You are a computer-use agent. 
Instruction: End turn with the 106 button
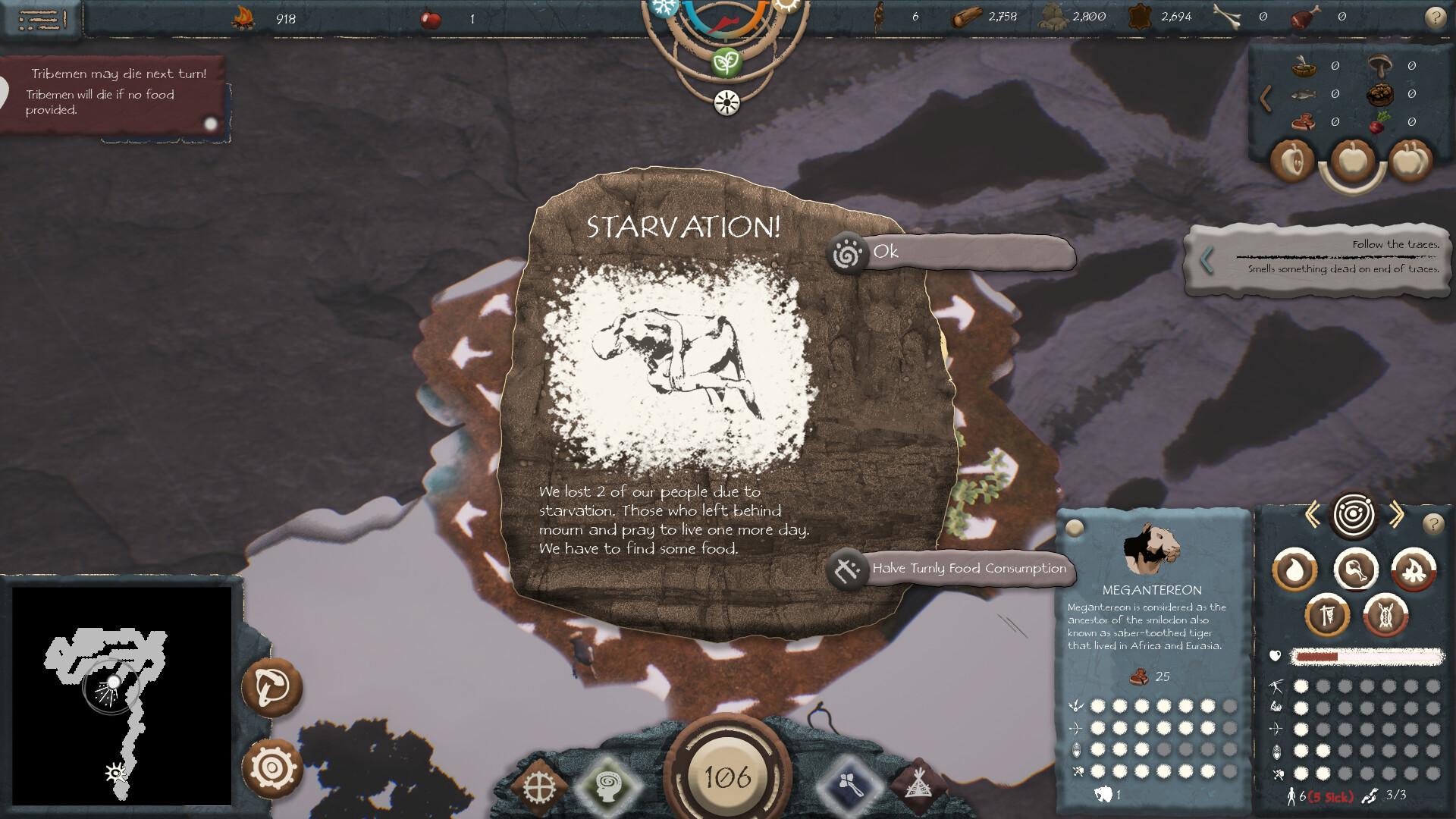728,776
